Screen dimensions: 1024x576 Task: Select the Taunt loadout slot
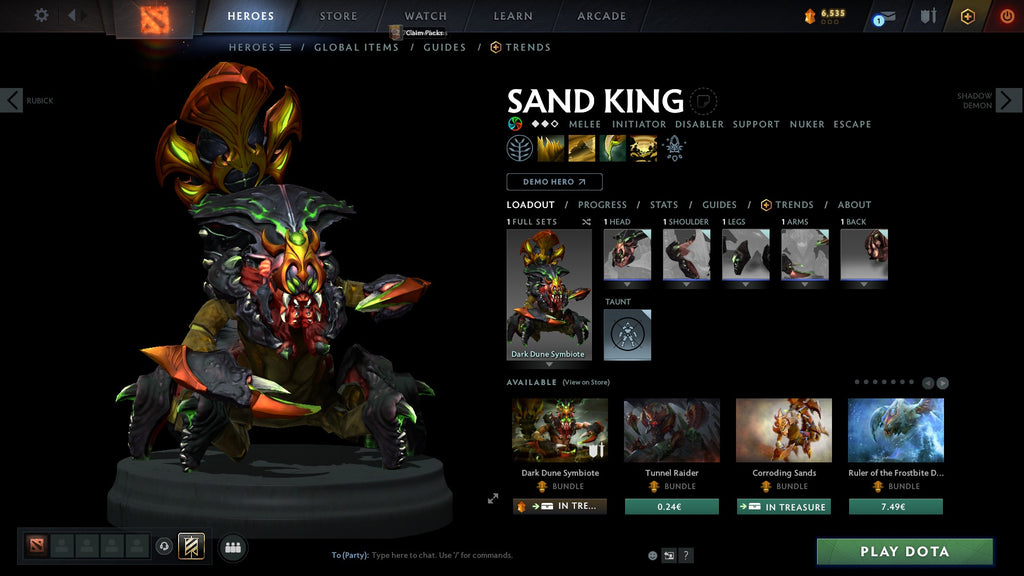pyautogui.click(x=627, y=334)
